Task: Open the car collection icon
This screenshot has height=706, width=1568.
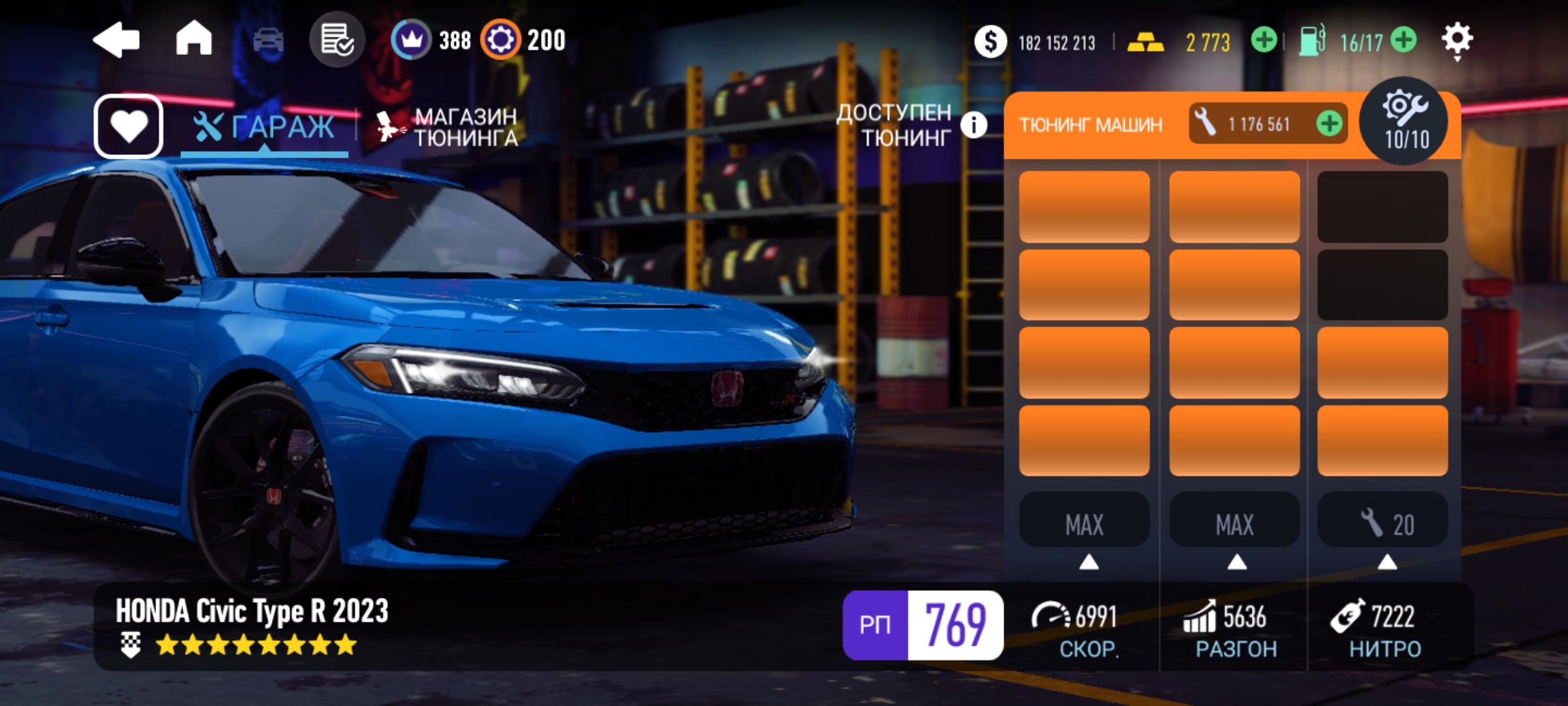Action: 268,41
